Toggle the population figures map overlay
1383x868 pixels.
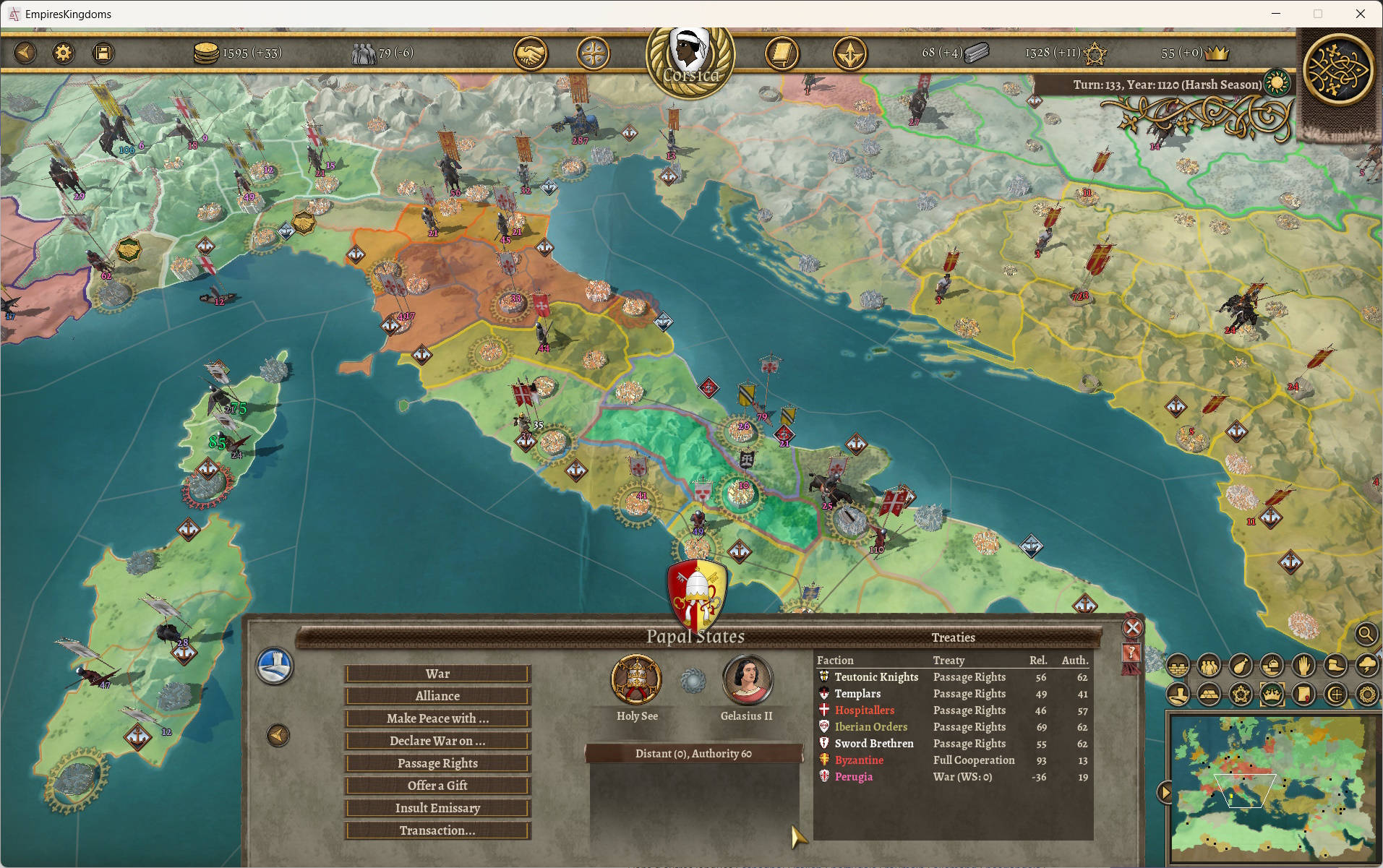[x=1209, y=666]
